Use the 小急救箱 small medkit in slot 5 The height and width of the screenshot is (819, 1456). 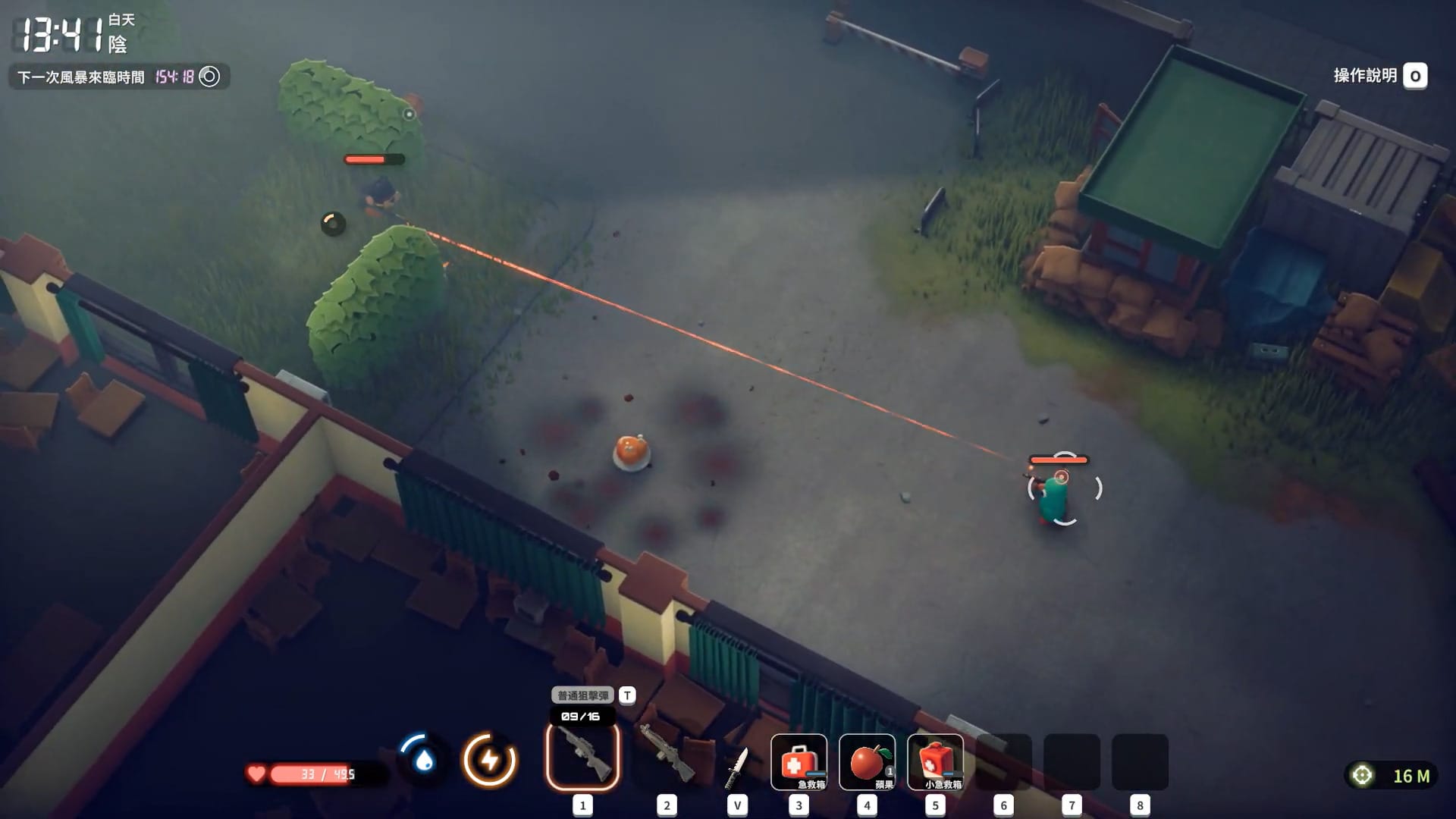(937, 761)
